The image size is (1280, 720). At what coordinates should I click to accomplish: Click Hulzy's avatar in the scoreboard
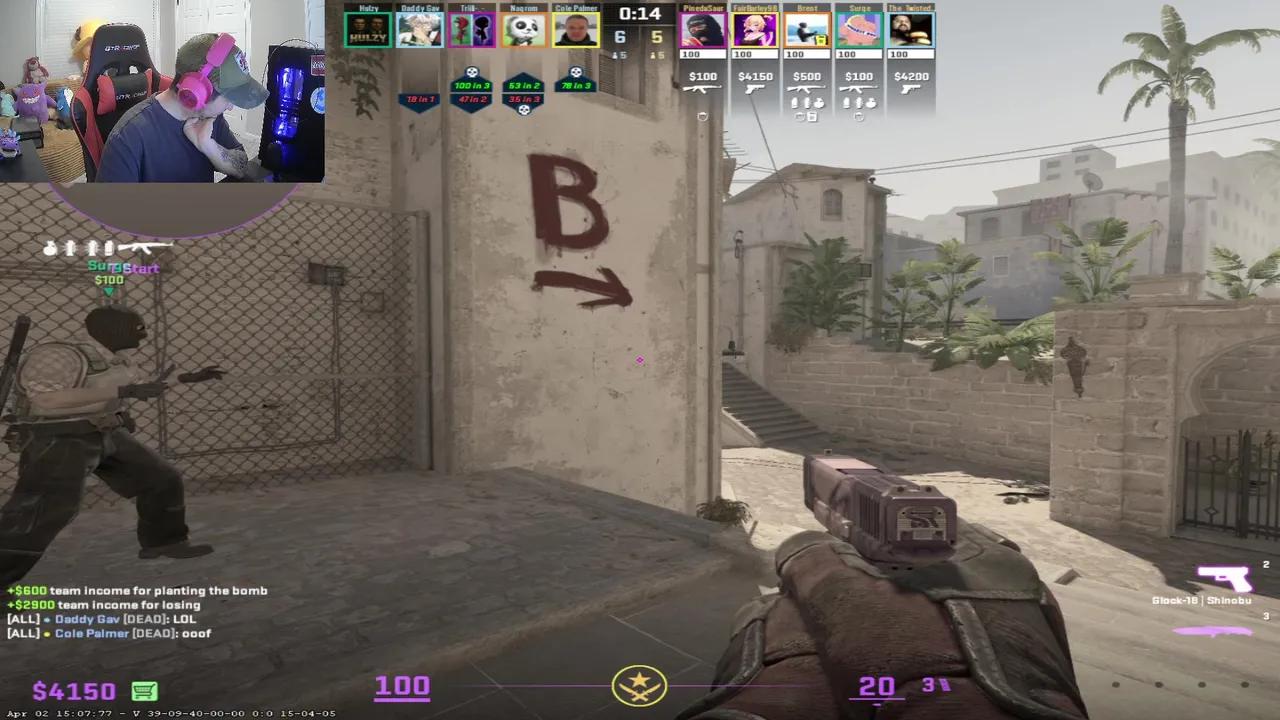[x=368, y=30]
